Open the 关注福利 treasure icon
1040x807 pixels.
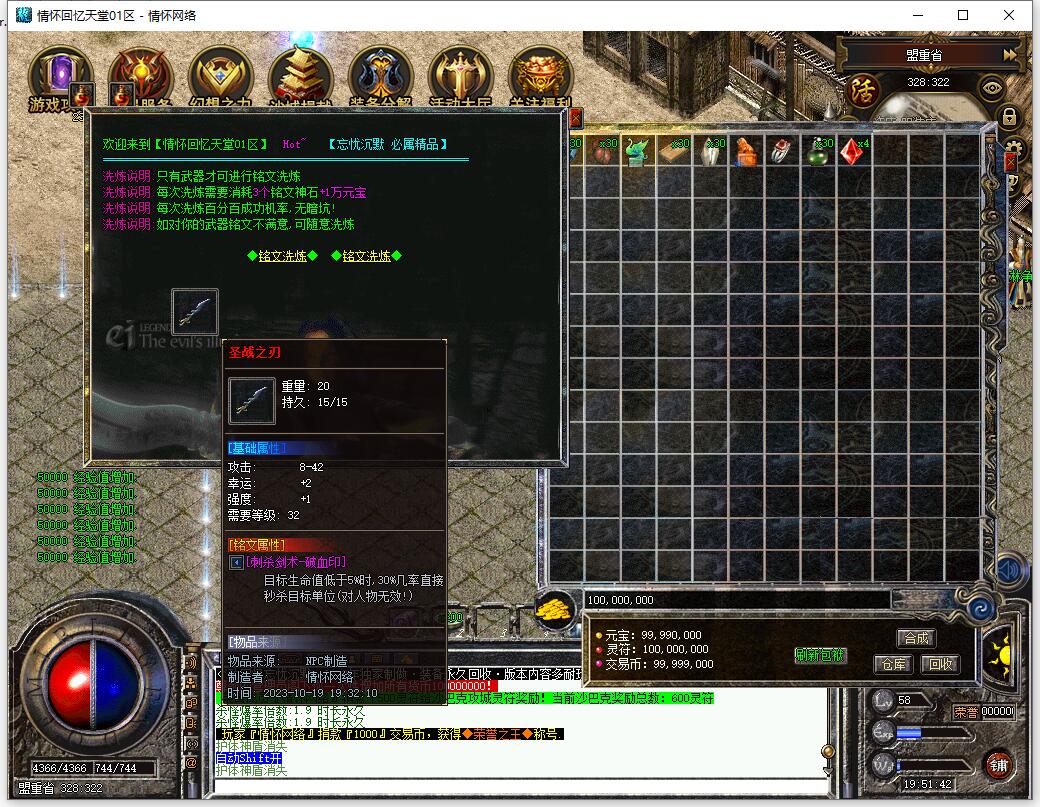[540, 76]
